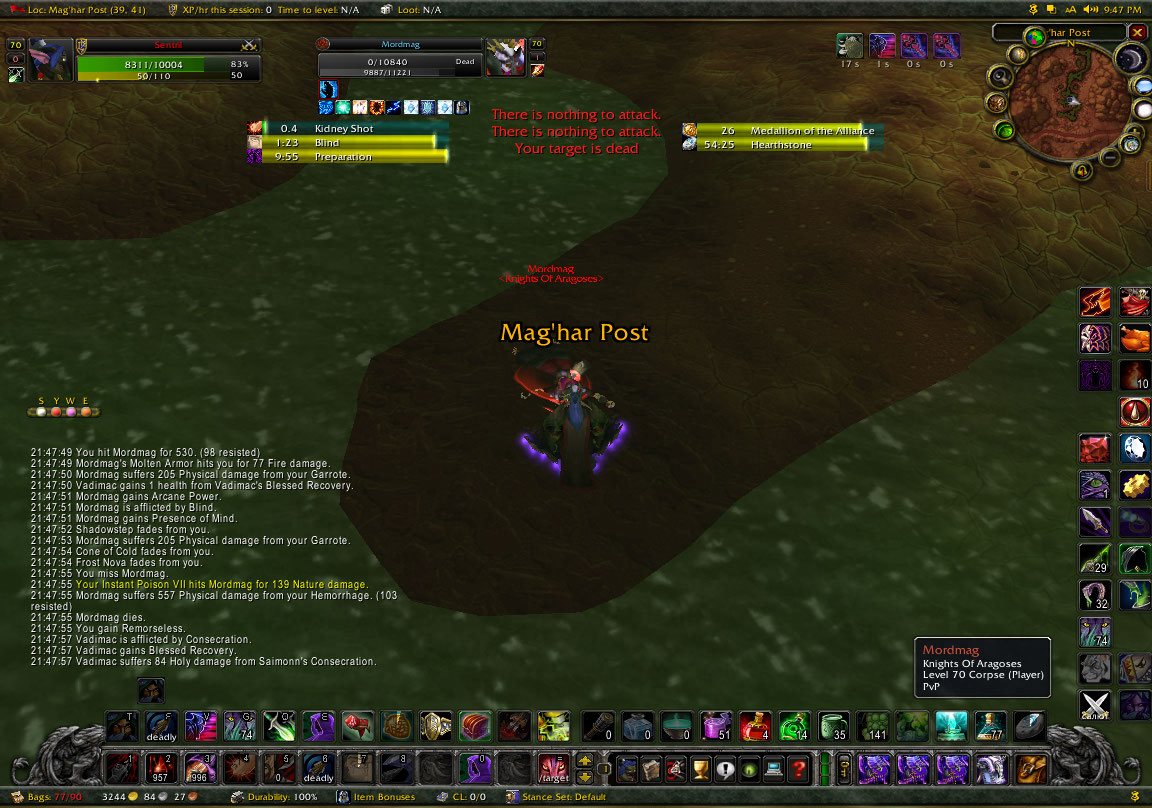This screenshot has height=808, width=1152.
Task: Activate the roast chicken food icon
Action: [x=1134, y=339]
